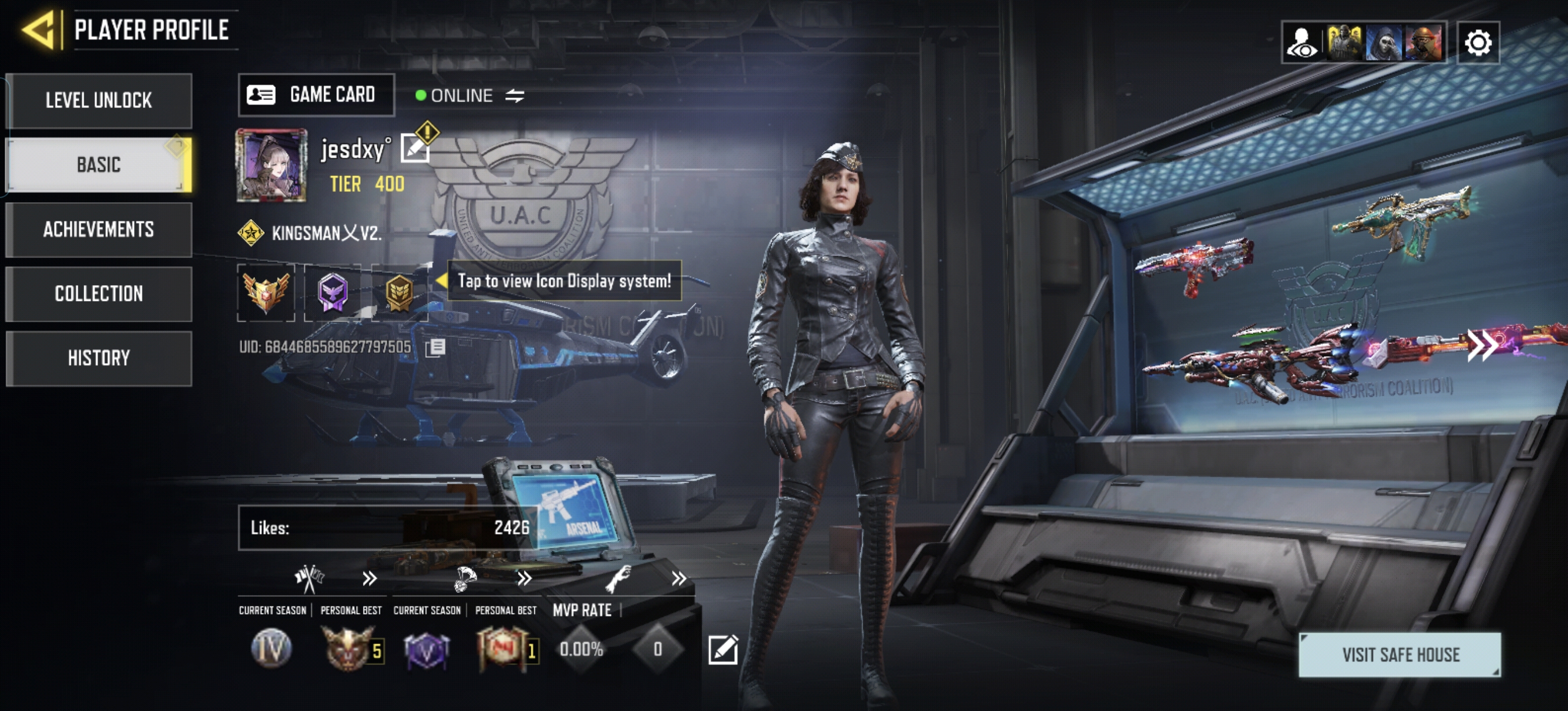Image resolution: width=1568 pixels, height=711 pixels.
Task: Copy the player UID
Action: click(435, 347)
